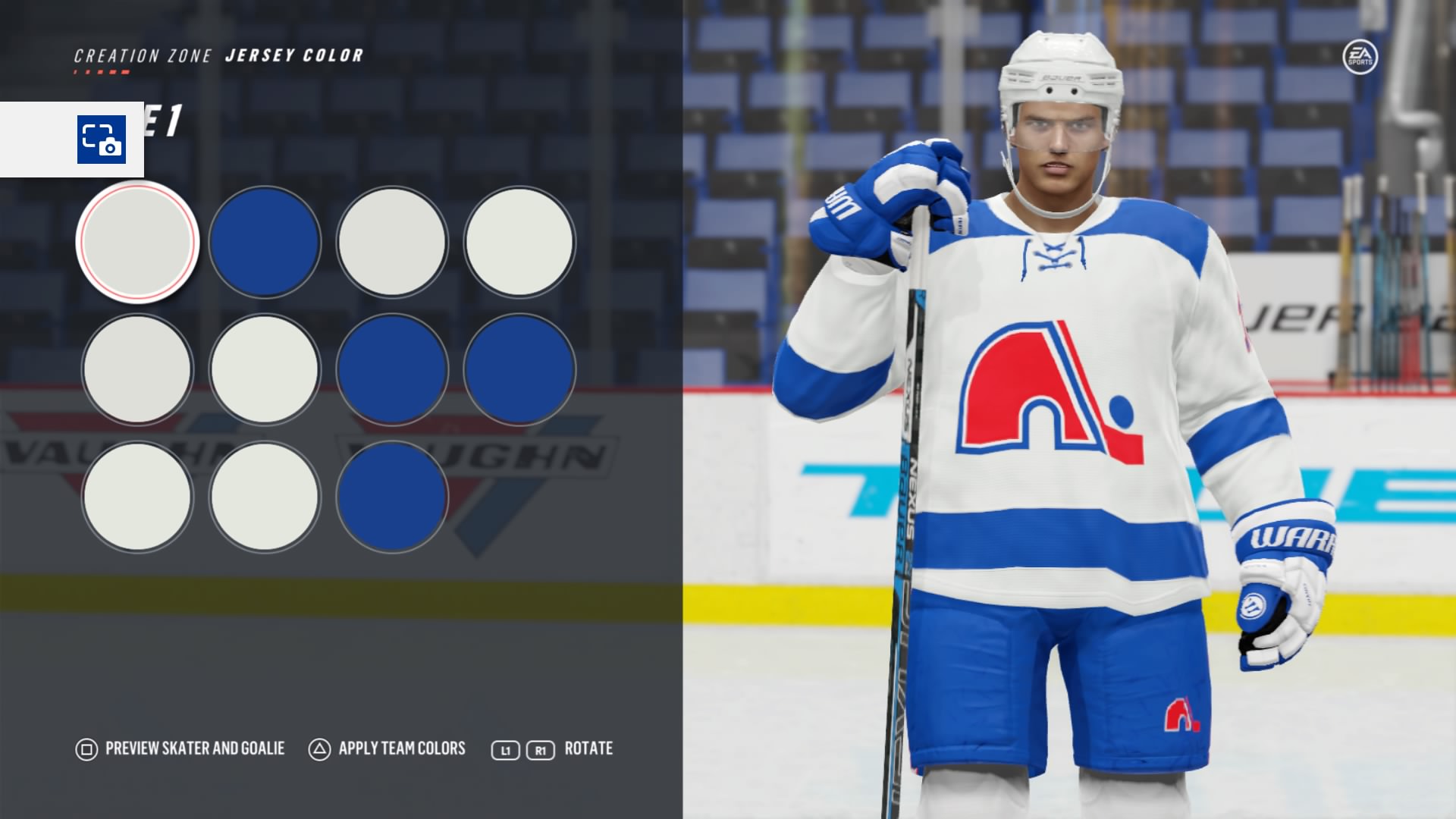Click the camera capture icon
Viewport: 1456px width, 819px height.
[101, 139]
